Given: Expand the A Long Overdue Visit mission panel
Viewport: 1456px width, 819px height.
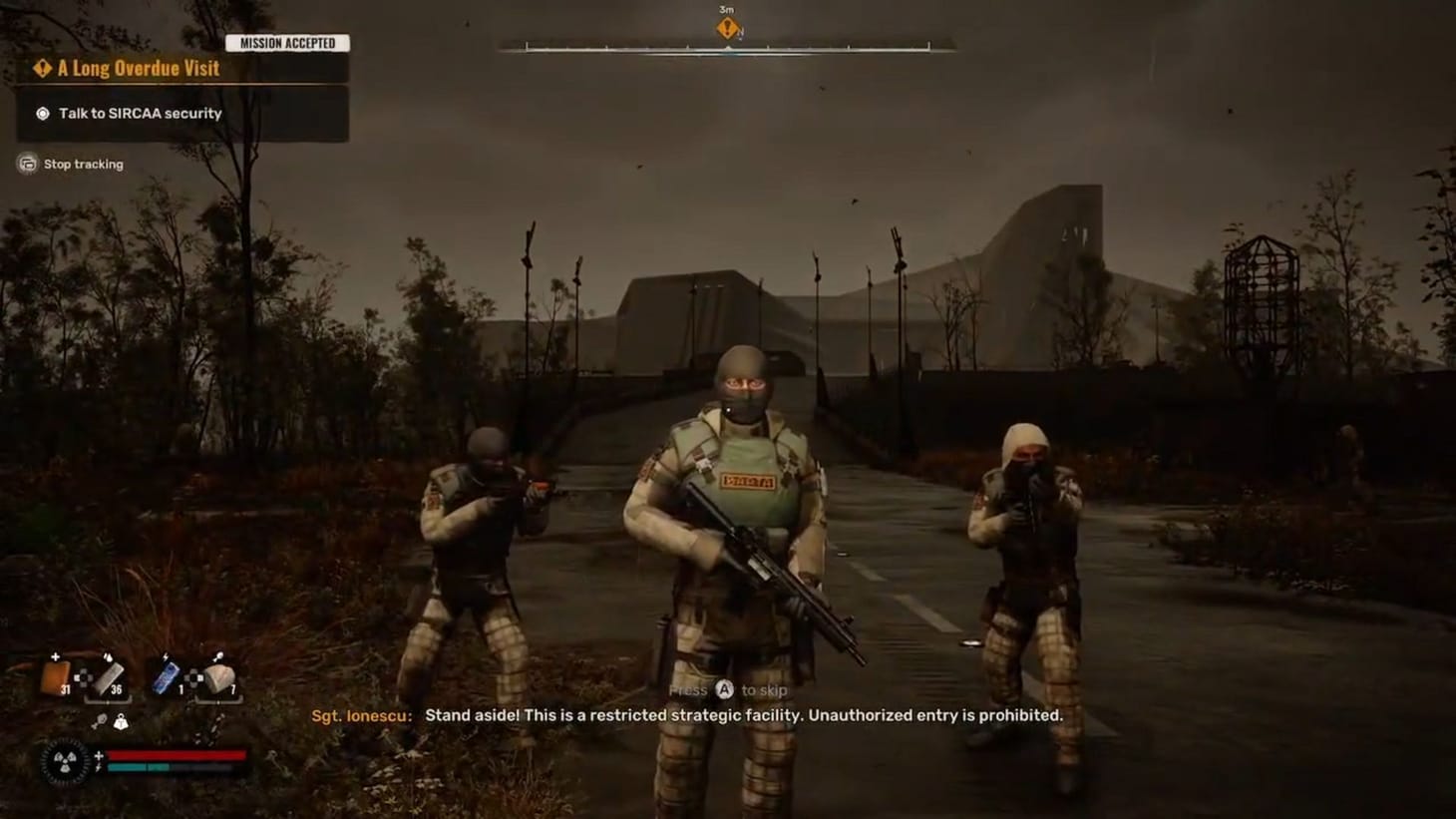Looking at the screenshot, I should point(138,68).
